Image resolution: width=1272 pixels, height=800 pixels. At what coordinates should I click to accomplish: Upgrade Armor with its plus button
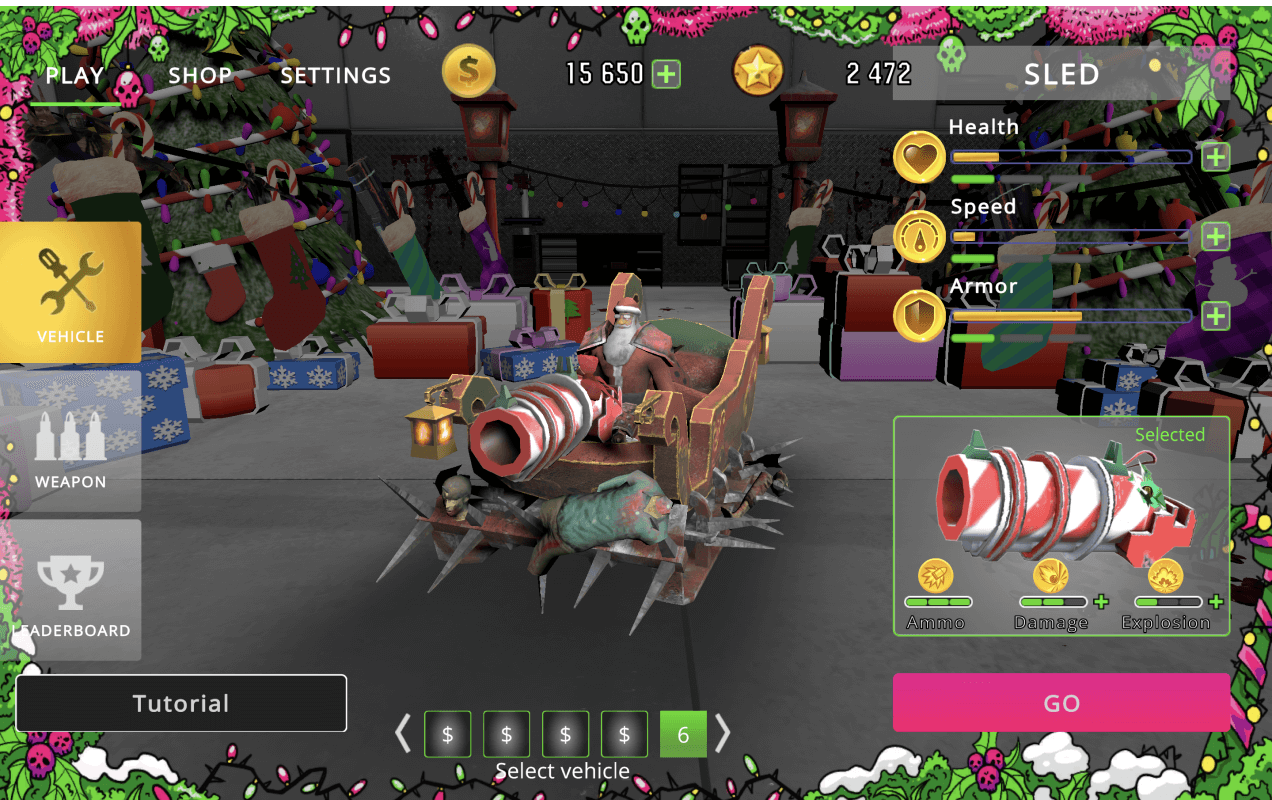click(1215, 317)
